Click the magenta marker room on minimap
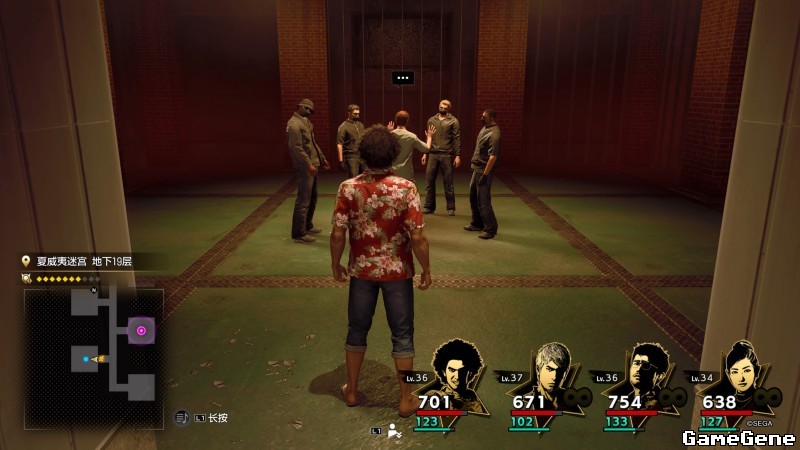Viewport: 800px width, 450px height. pos(141,330)
